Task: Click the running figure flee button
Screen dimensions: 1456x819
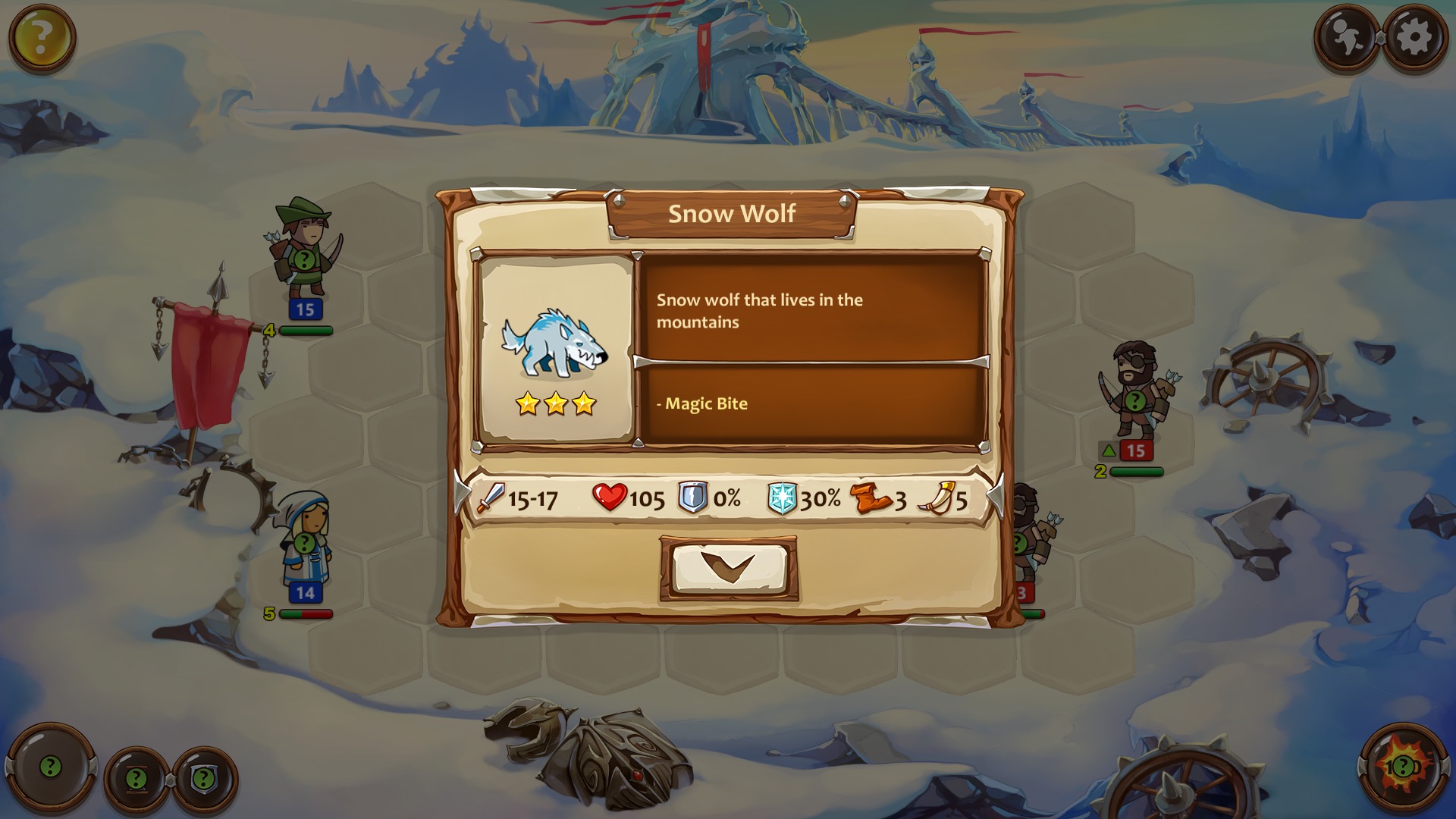Action: point(1348,36)
